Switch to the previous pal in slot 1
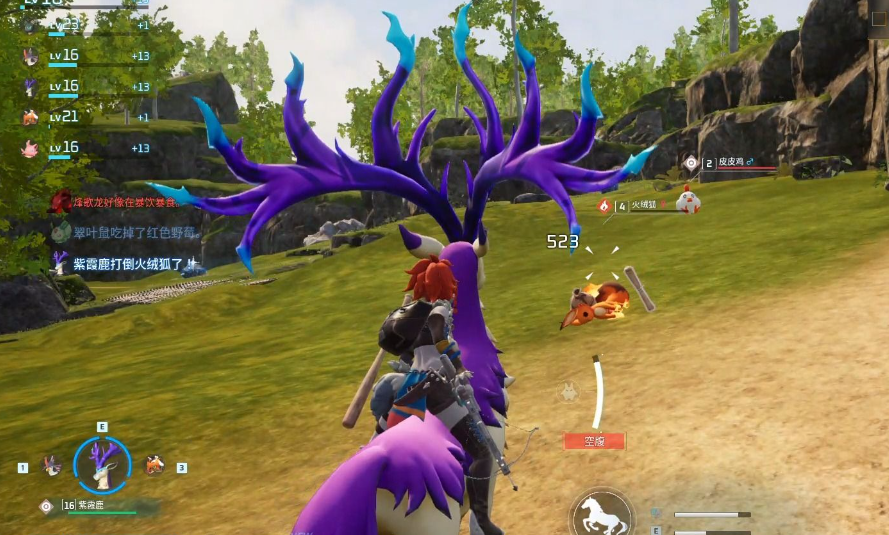The image size is (889, 535). click(x=51, y=465)
